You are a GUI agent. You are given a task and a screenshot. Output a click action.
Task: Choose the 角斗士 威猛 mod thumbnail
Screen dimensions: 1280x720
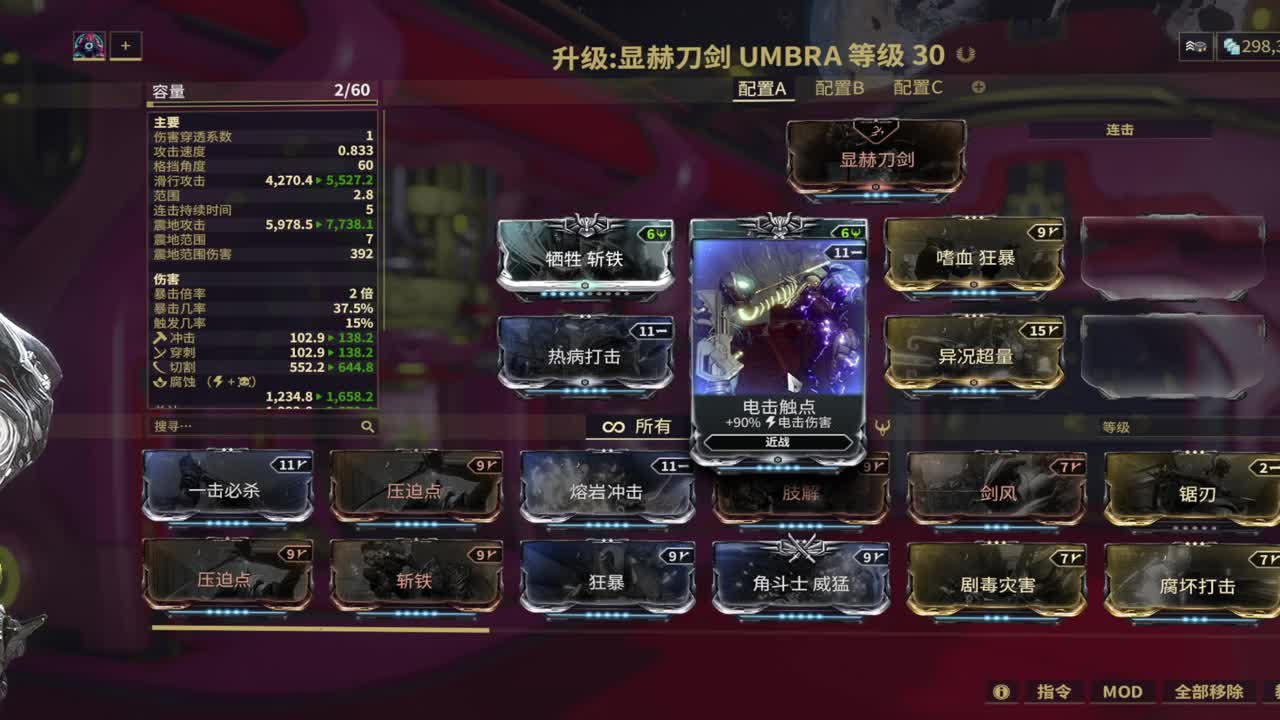(800, 580)
